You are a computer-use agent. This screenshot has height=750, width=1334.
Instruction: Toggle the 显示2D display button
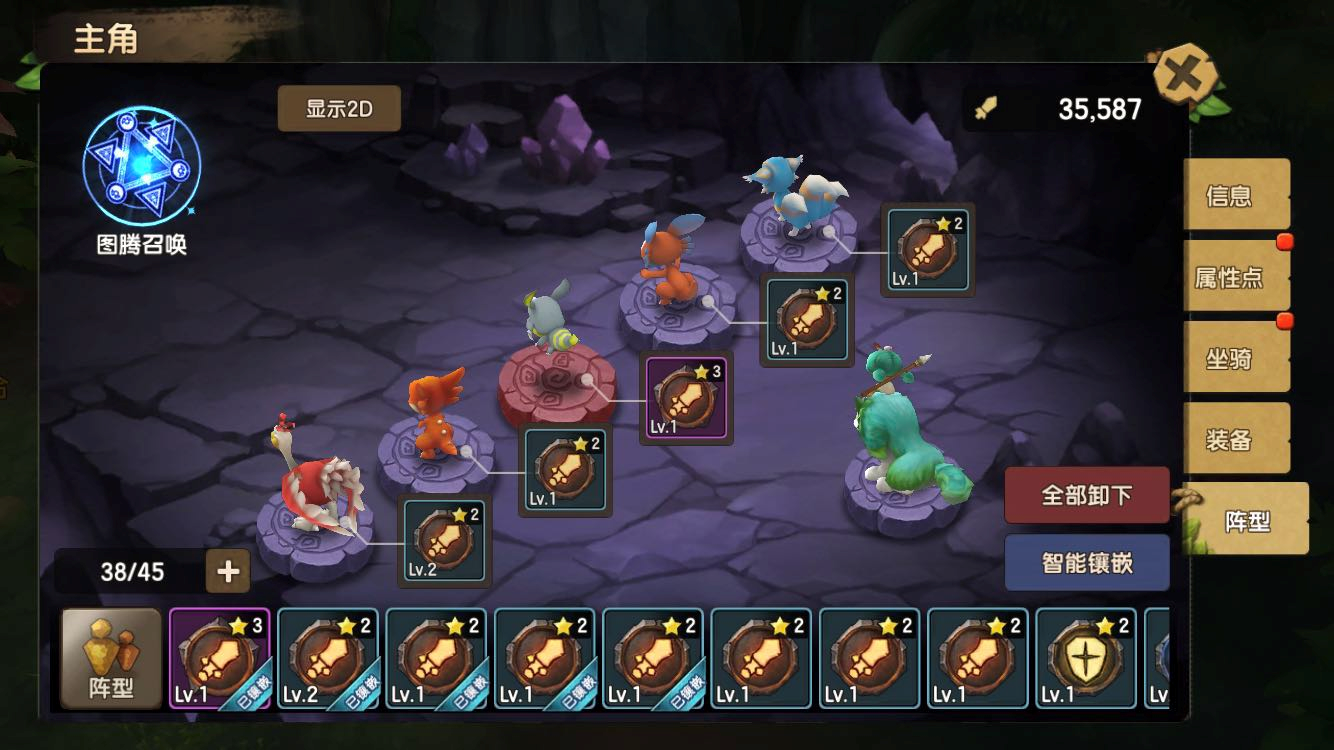point(339,109)
